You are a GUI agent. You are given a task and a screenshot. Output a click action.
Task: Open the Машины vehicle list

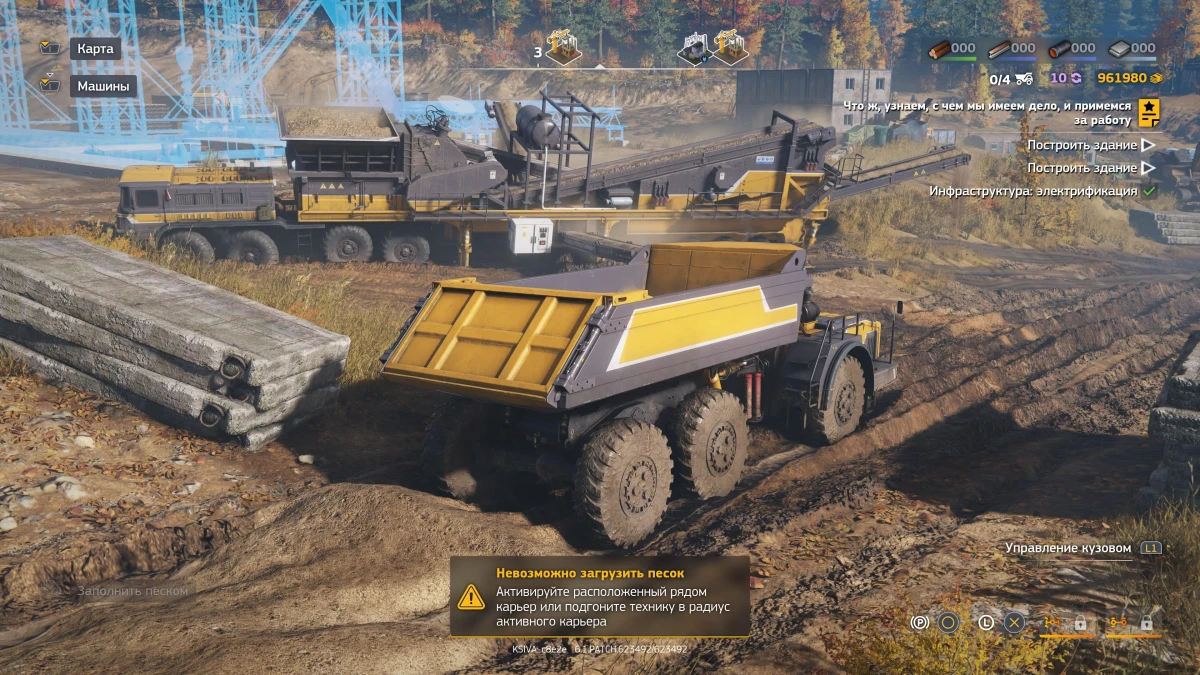(103, 86)
